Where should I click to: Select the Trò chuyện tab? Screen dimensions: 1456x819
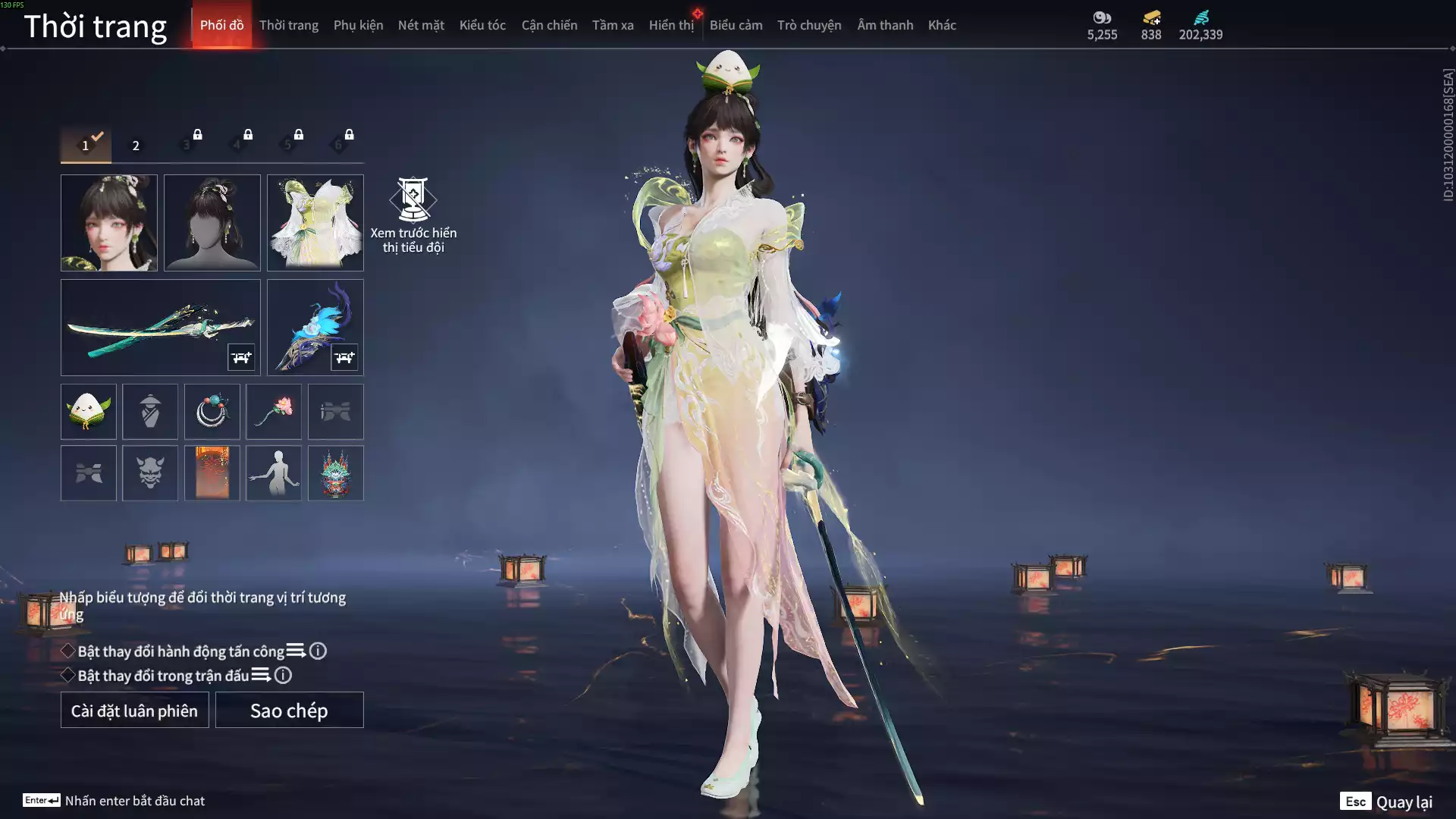point(809,25)
